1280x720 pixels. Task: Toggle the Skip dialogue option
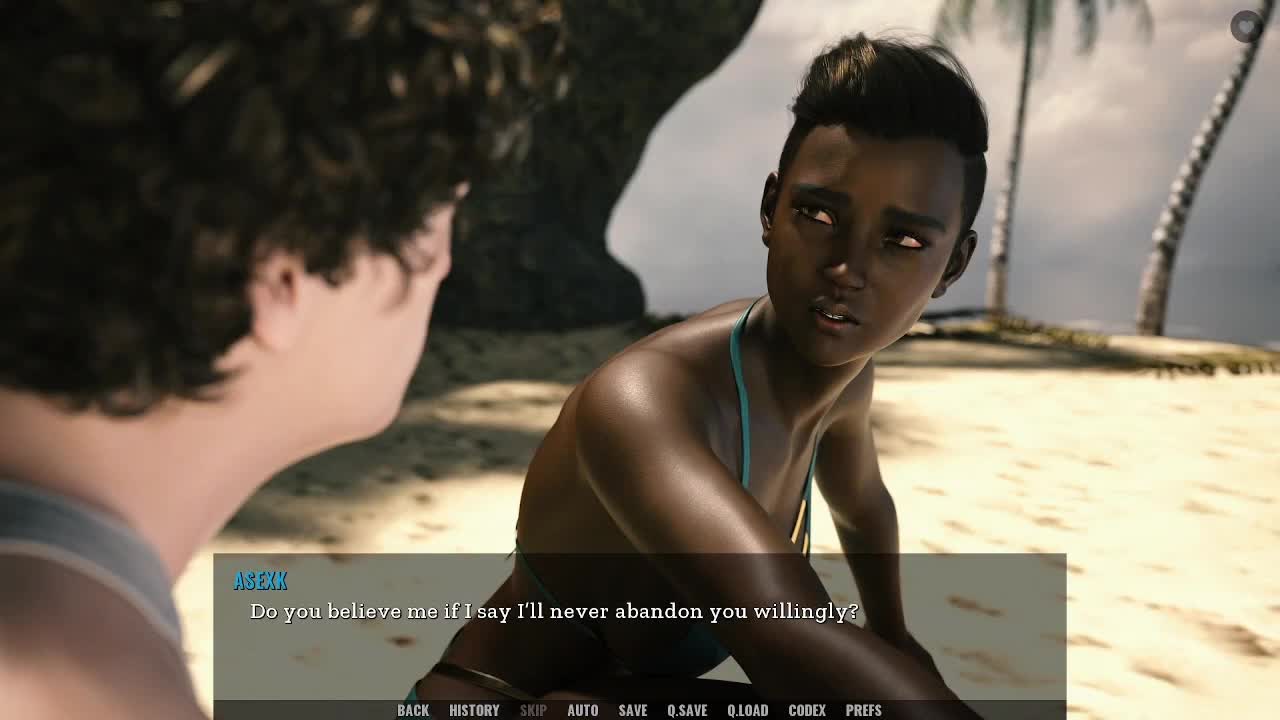point(533,710)
